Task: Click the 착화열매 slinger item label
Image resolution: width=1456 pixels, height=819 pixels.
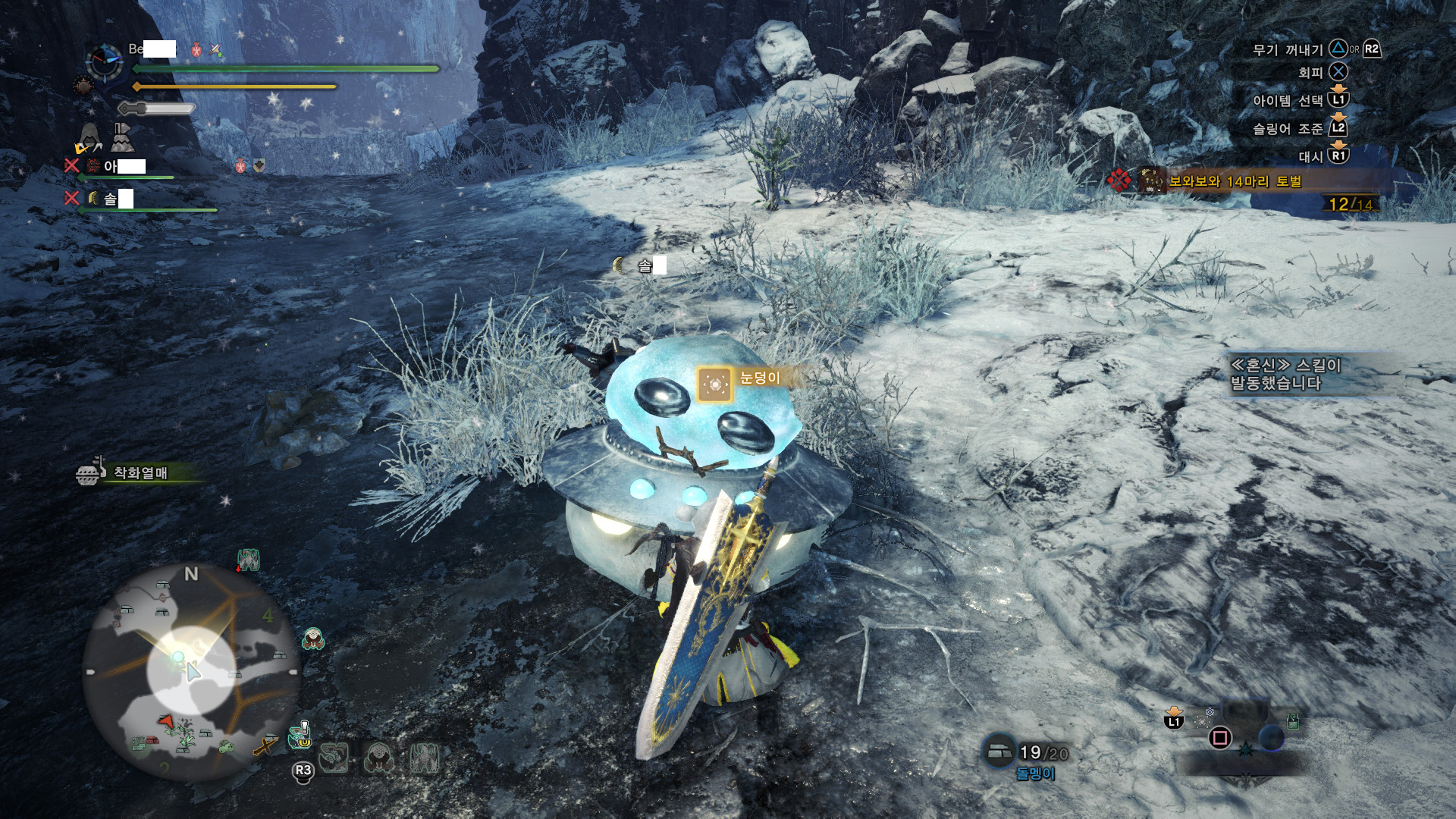Action: click(x=140, y=473)
